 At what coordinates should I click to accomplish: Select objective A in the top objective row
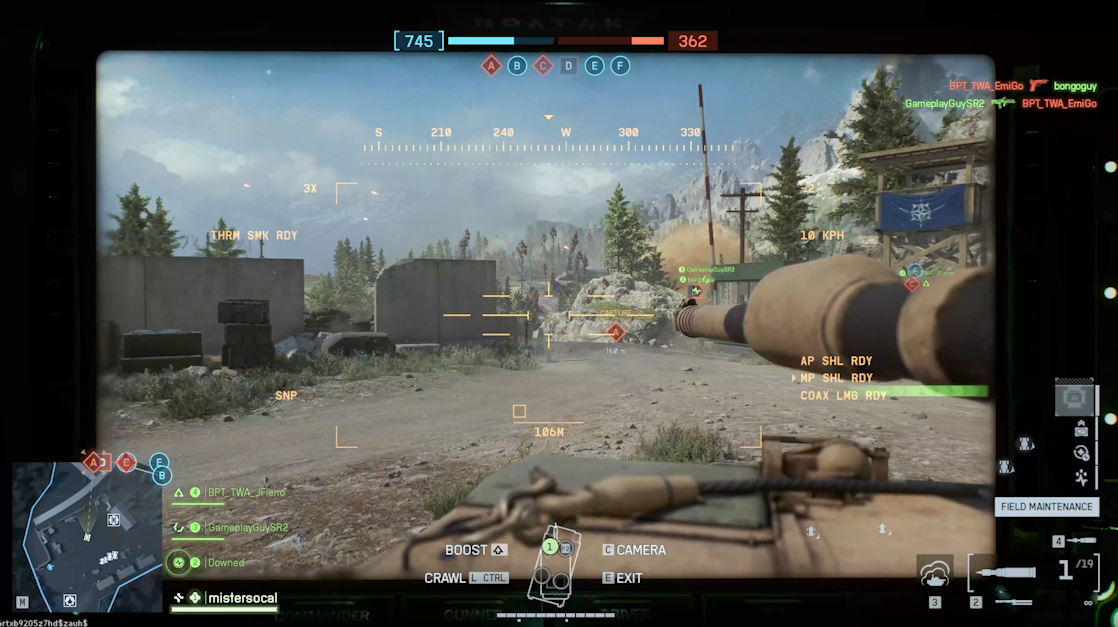[491, 66]
